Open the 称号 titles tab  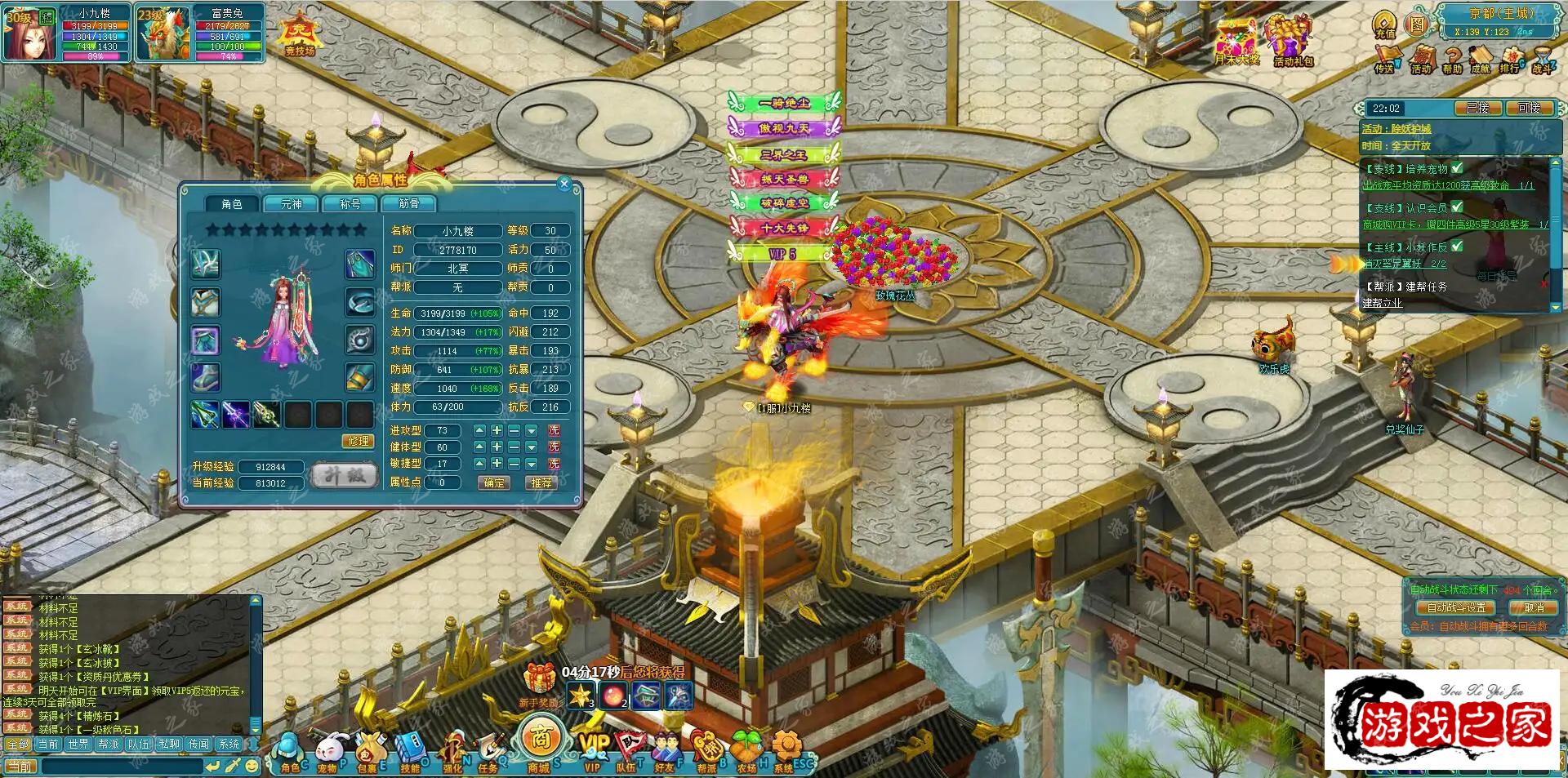coord(350,204)
